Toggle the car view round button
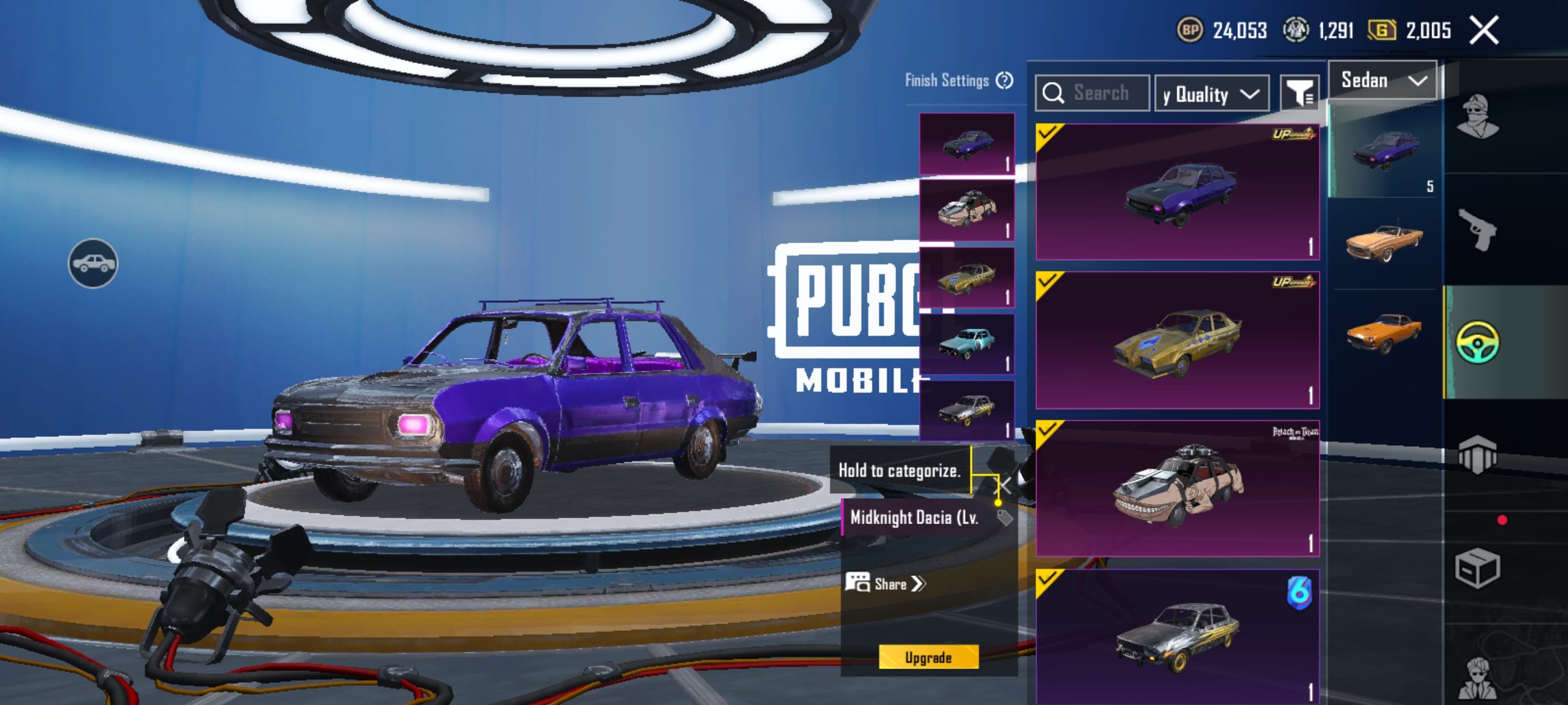This screenshot has width=1568, height=705. pyautogui.click(x=93, y=264)
